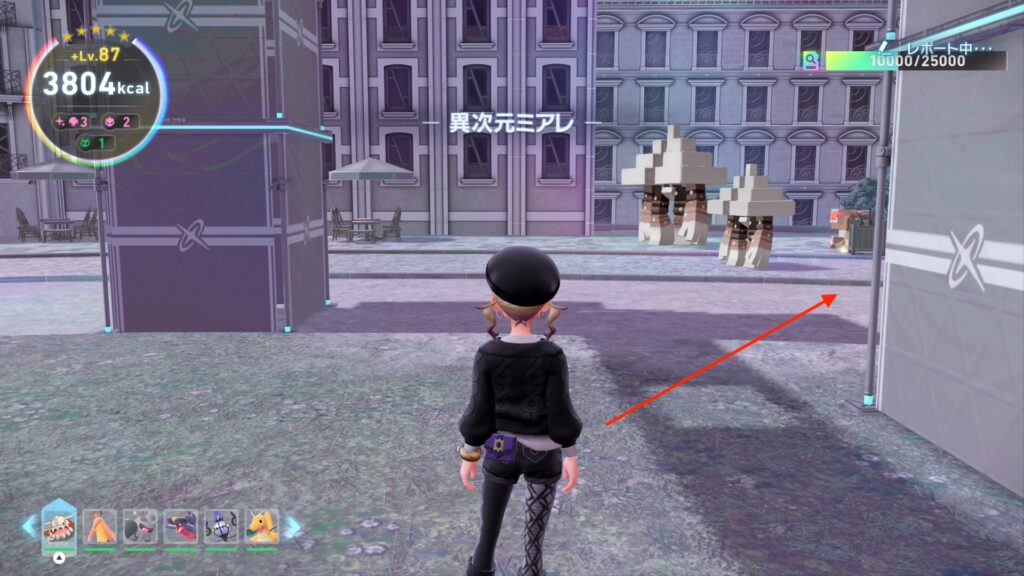Switch to the Garchomp party slot
The height and width of the screenshot is (576, 1024).
click(x=180, y=526)
